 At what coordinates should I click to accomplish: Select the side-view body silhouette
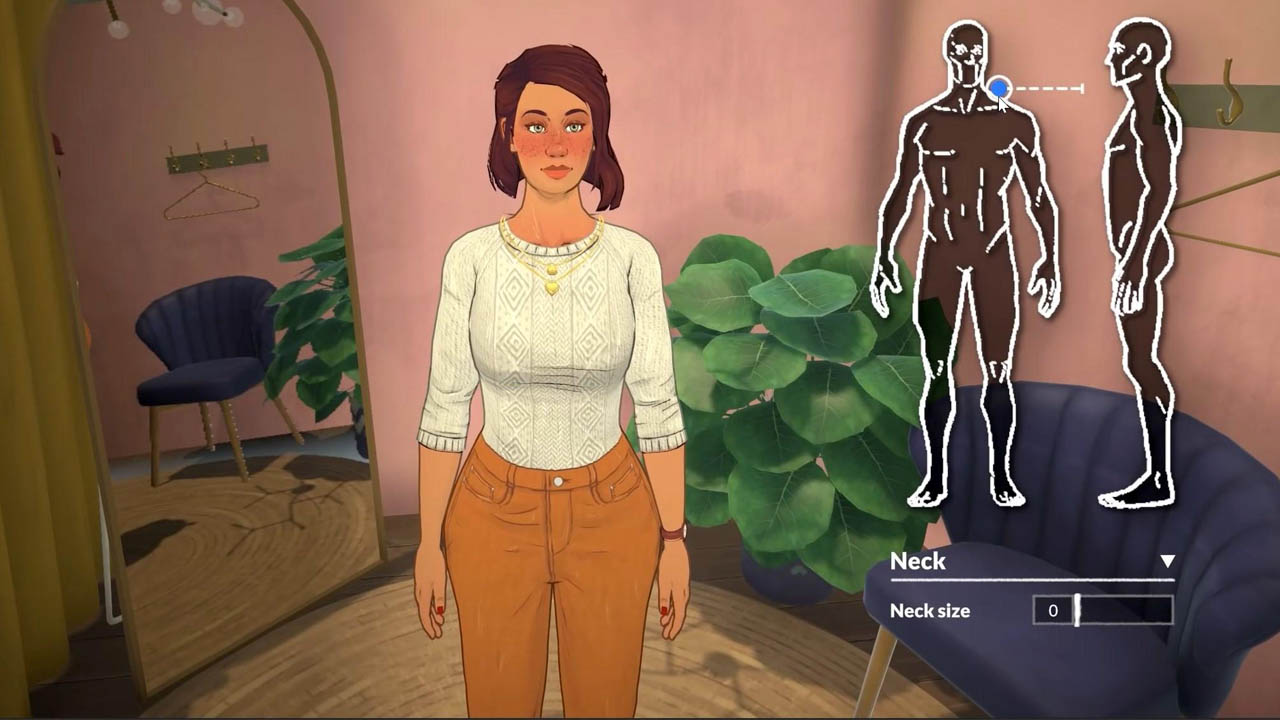[x=1140, y=270]
